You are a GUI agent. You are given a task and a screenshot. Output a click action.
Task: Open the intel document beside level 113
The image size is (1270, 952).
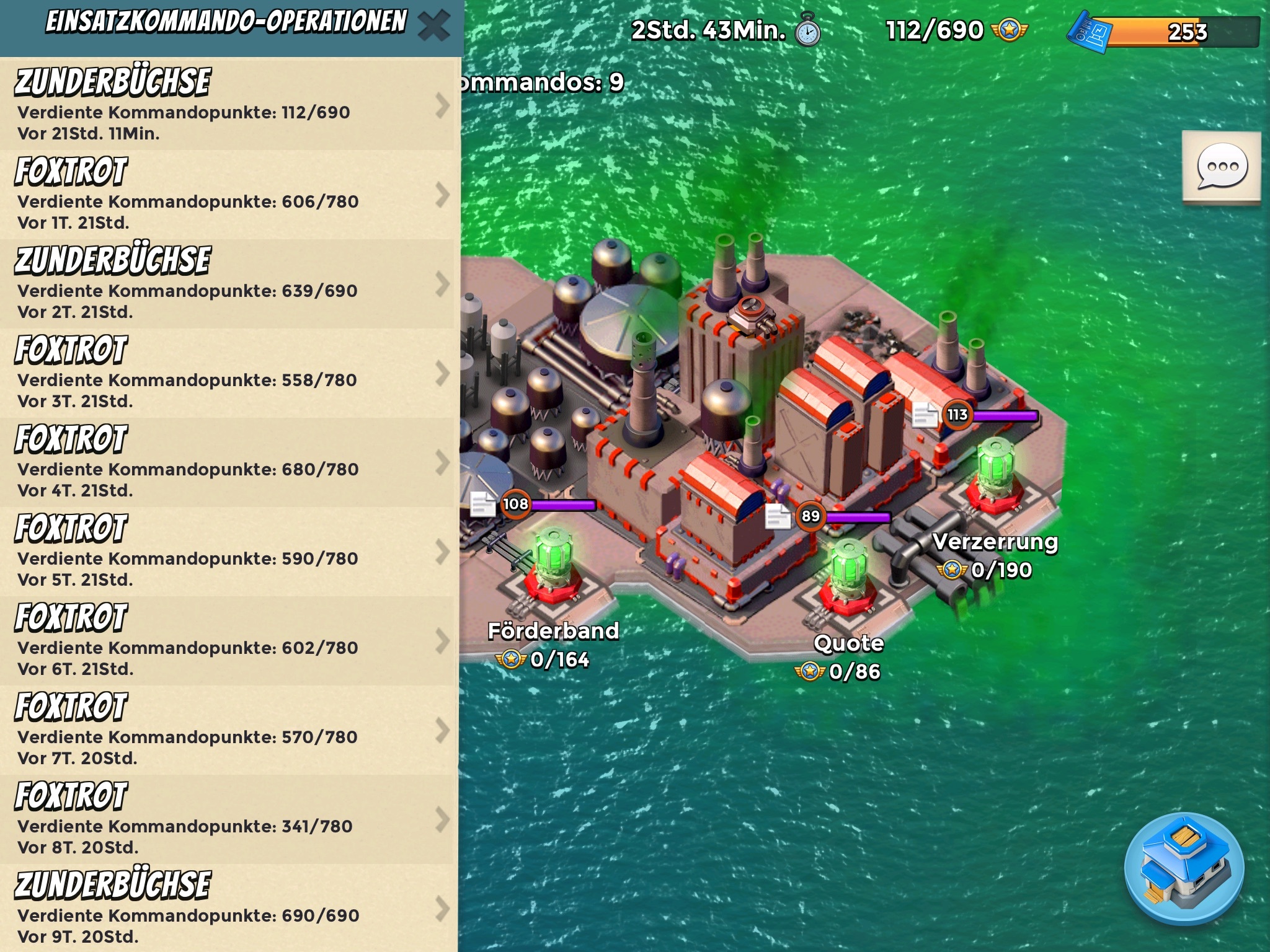[925, 415]
